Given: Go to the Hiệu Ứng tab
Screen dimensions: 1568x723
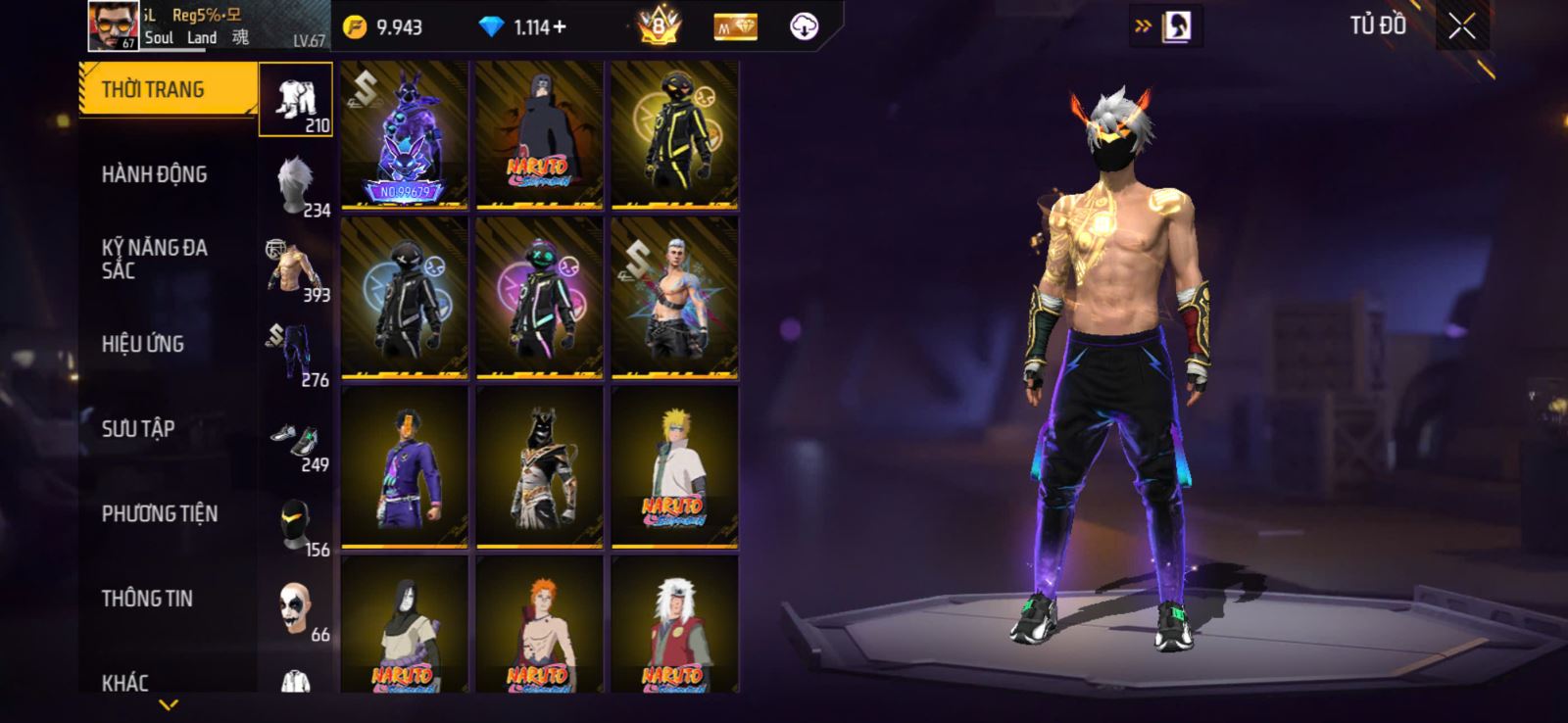Looking at the screenshot, I should point(143,344).
